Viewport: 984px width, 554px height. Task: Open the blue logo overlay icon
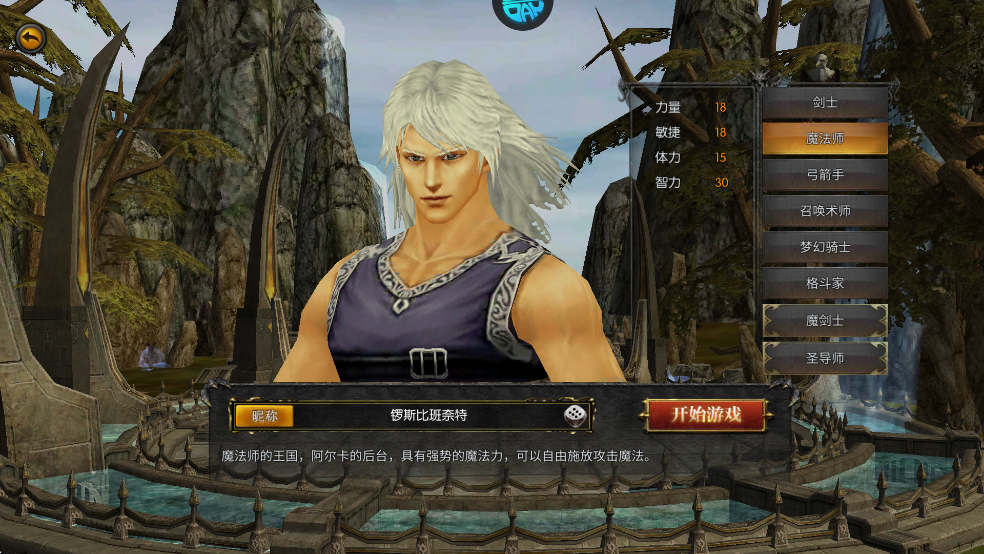[524, 12]
